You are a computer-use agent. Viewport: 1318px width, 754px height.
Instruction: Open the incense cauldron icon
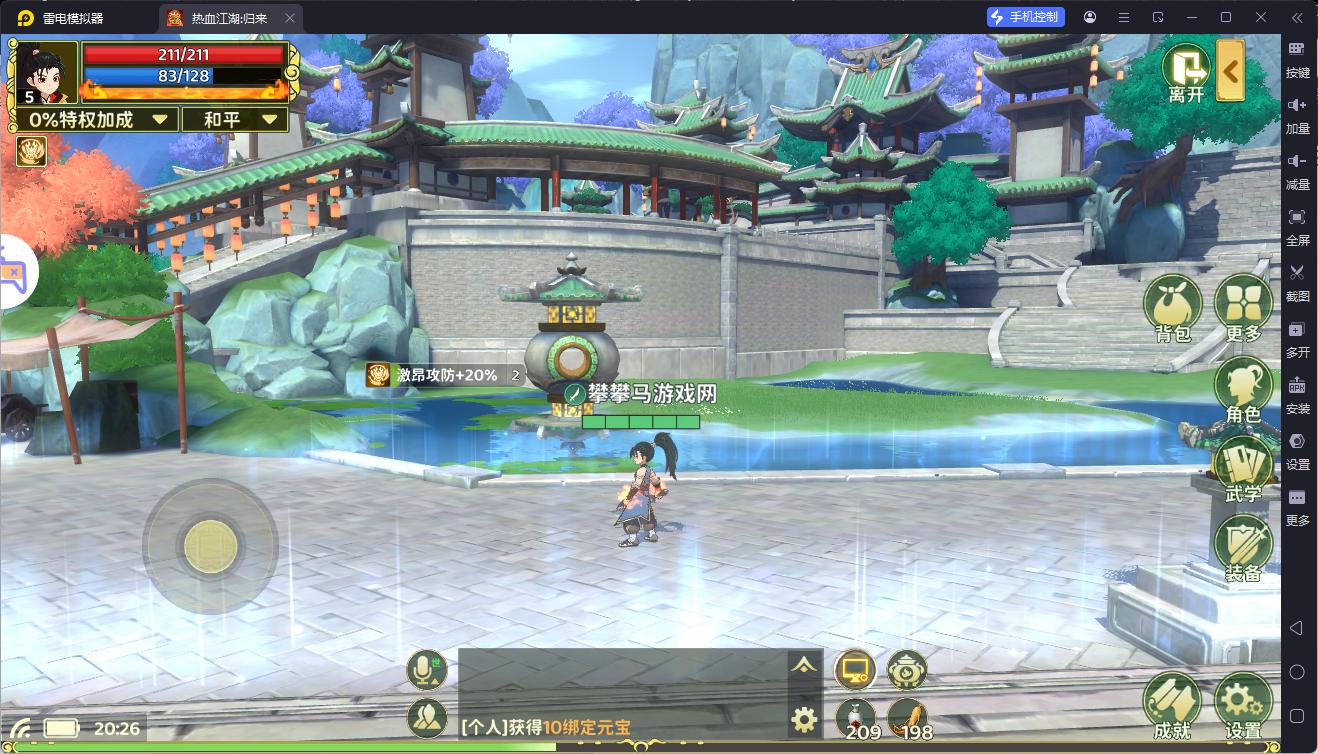coord(907,670)
